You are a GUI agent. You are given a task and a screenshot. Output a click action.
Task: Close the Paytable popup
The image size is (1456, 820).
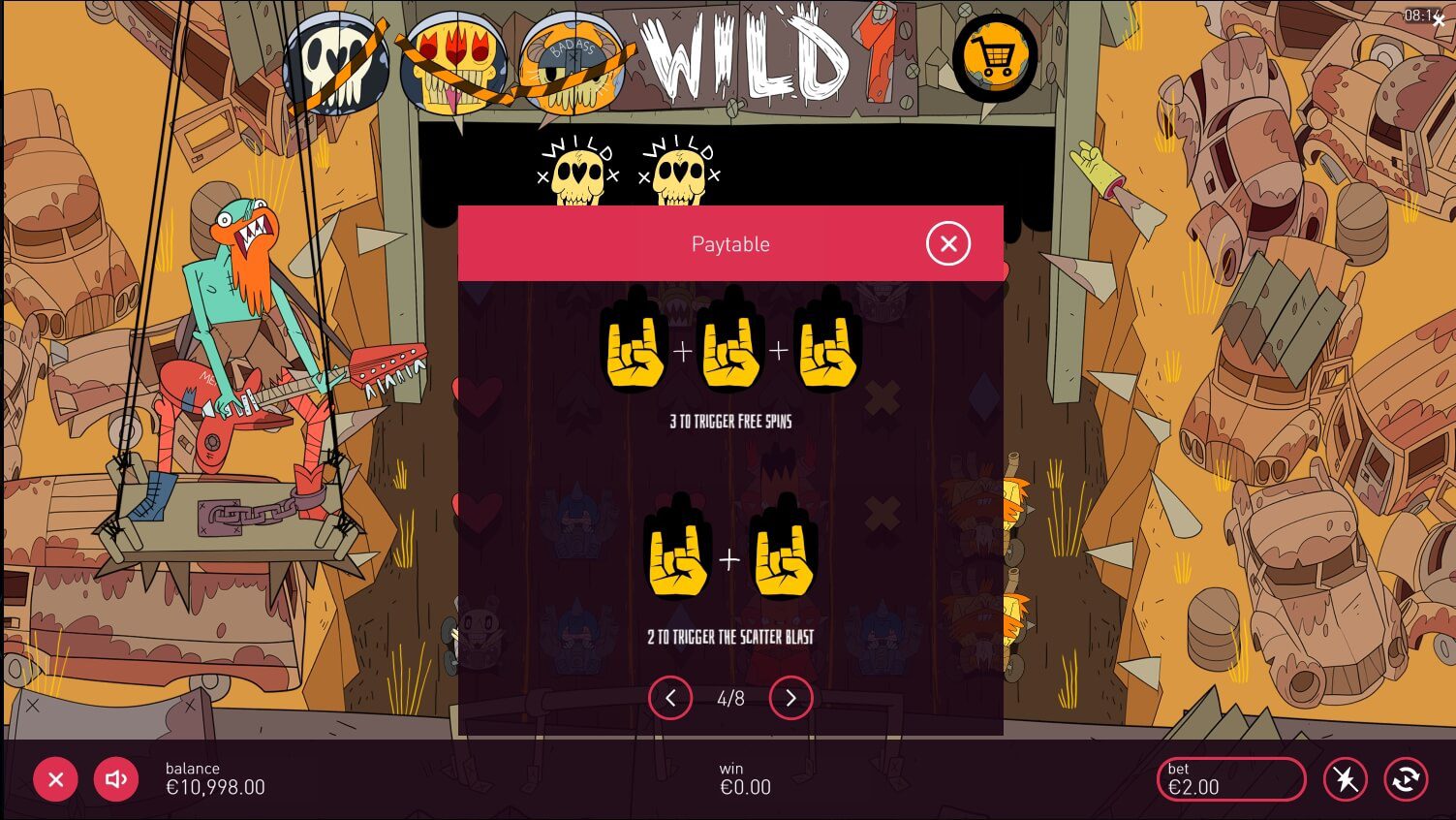[948, 243]
